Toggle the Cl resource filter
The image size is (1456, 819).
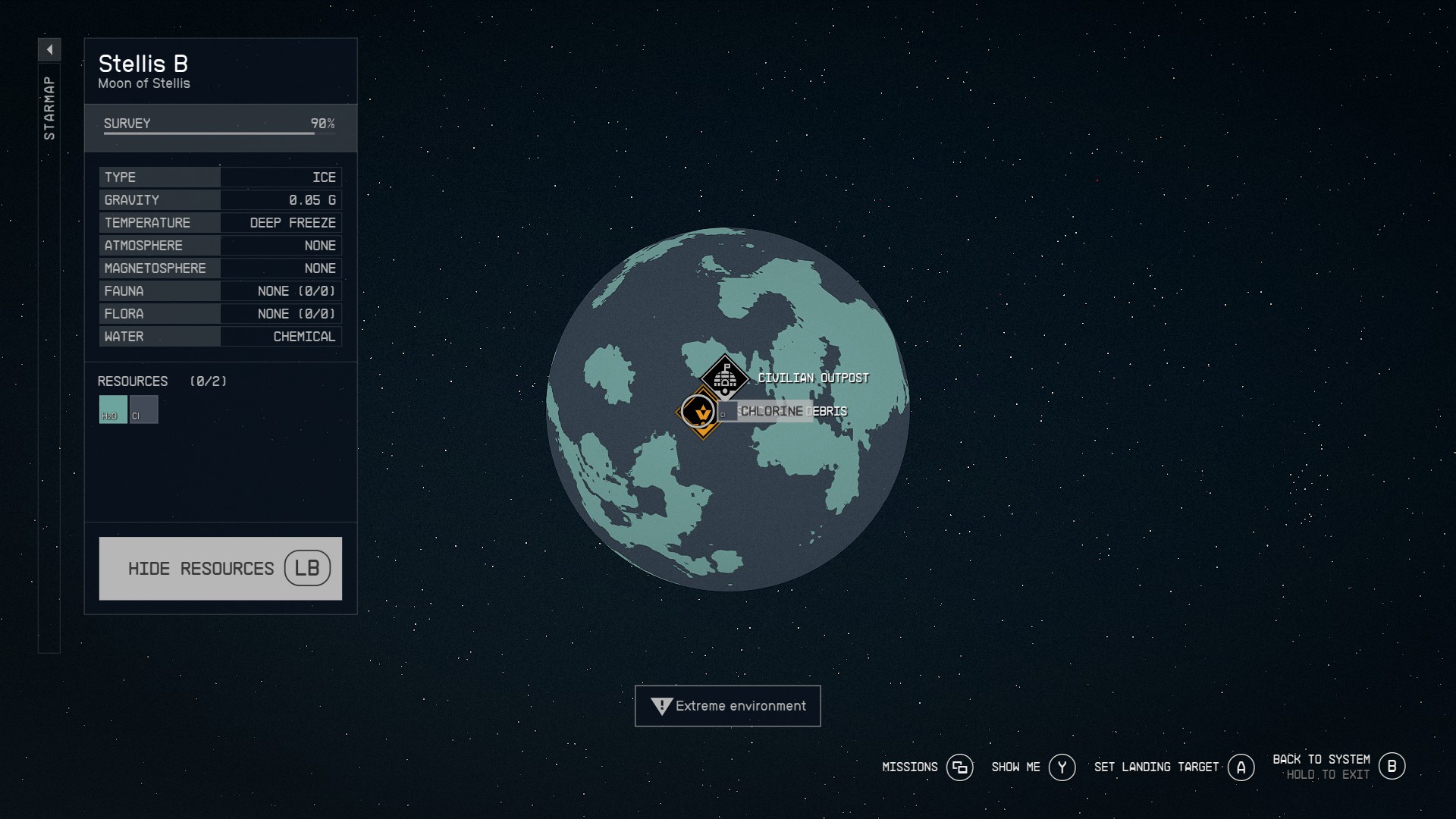(x=143, y=409)
